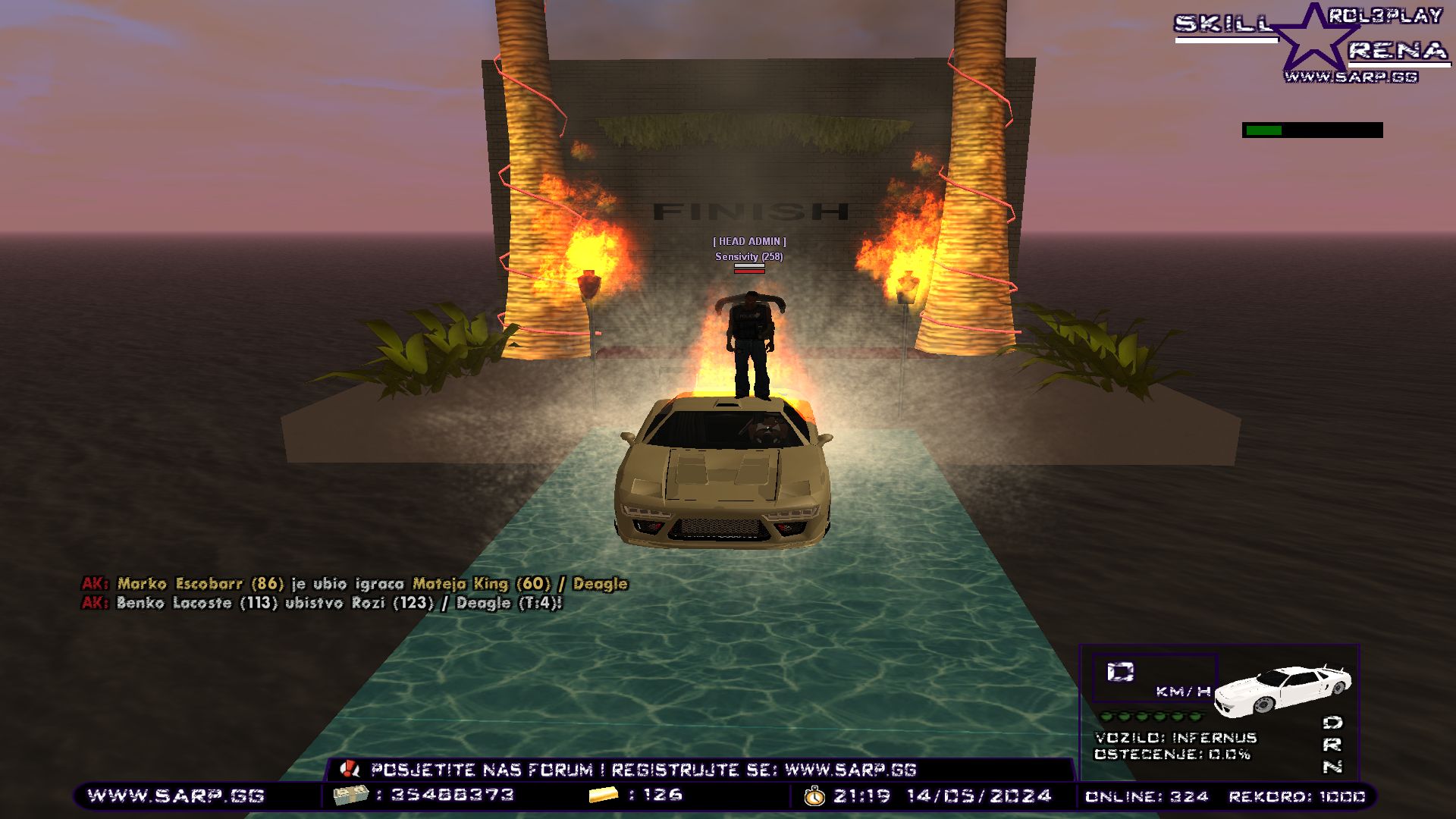
Task: Open the WWW.SARP.GG link in bottom bar
Action: [176, 795]
